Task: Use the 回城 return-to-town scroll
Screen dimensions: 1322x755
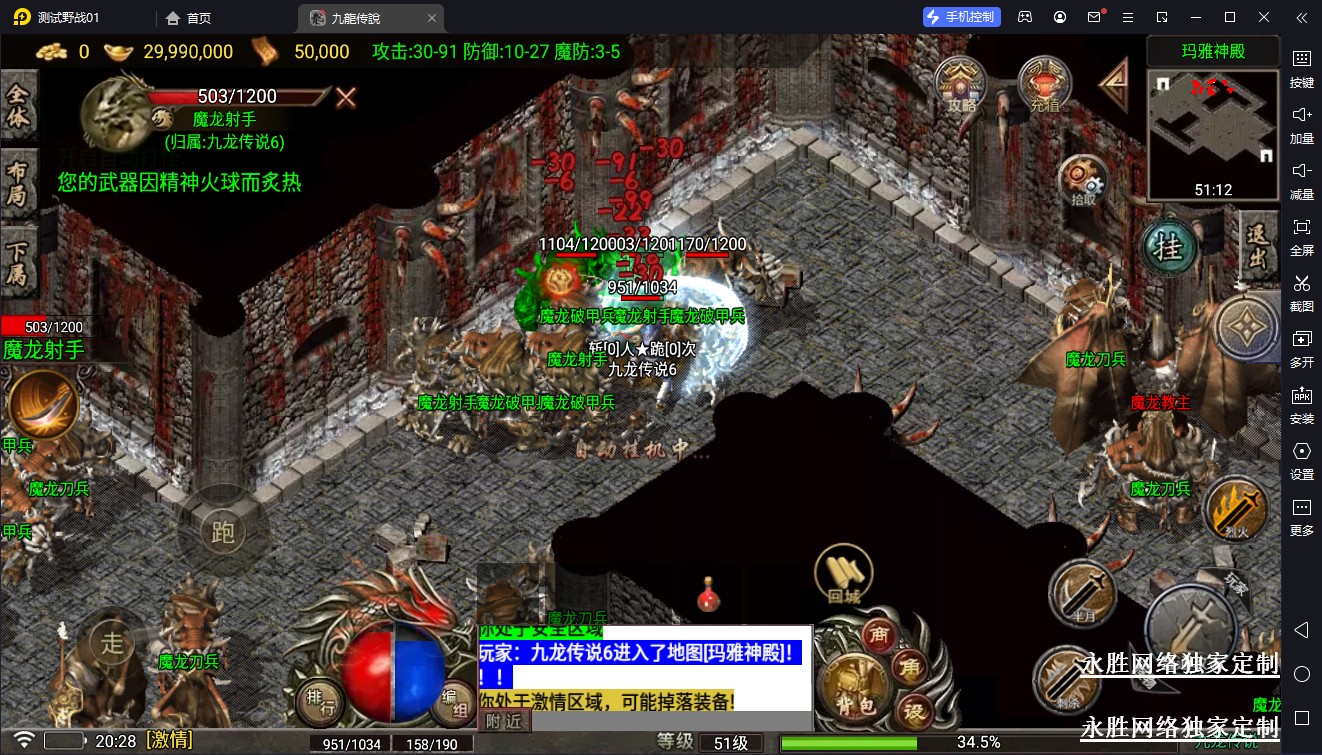Action: [844, 577]
